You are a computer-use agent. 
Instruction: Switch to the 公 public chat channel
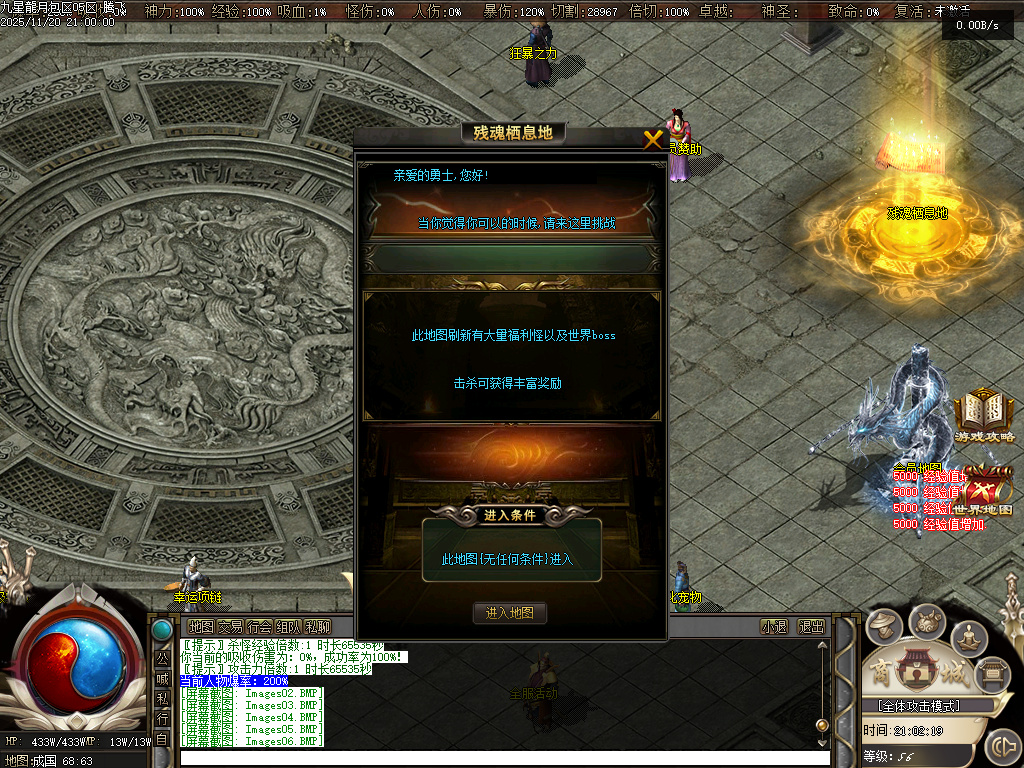pos(162,661)
